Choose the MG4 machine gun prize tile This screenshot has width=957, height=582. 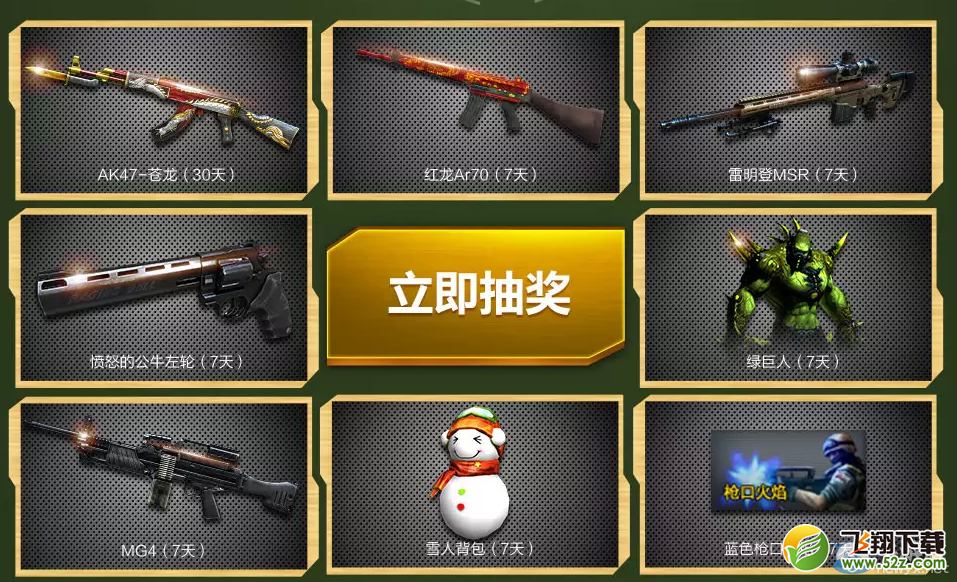pyautogui.click(x=165, y=485)
